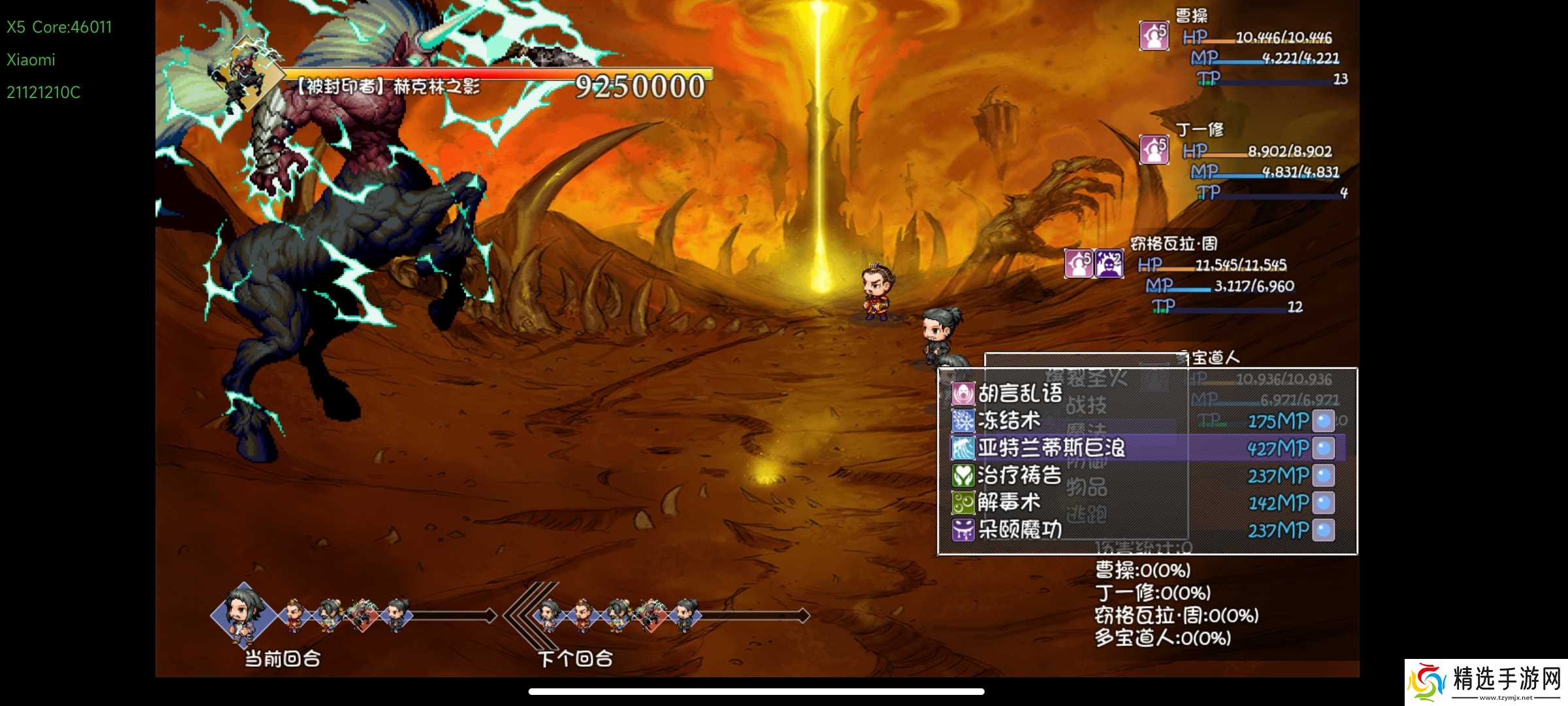The height and width of the screenshot is (706, 1568).
Task: Select the 治疗祷告 healing skill
Action: [1019, 475]
